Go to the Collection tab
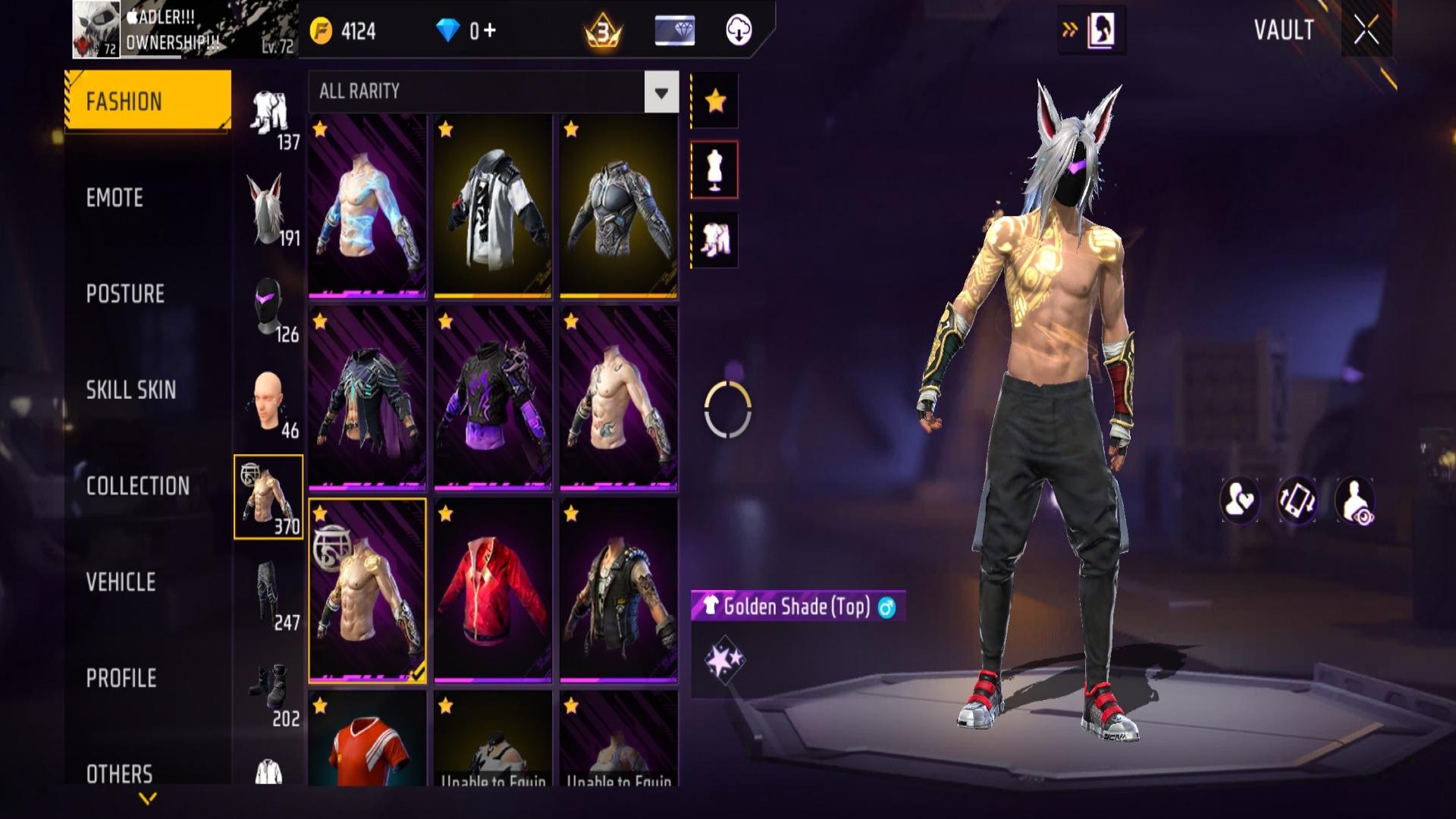Screen dimensions: 1456x819 [x=137, y=486]
